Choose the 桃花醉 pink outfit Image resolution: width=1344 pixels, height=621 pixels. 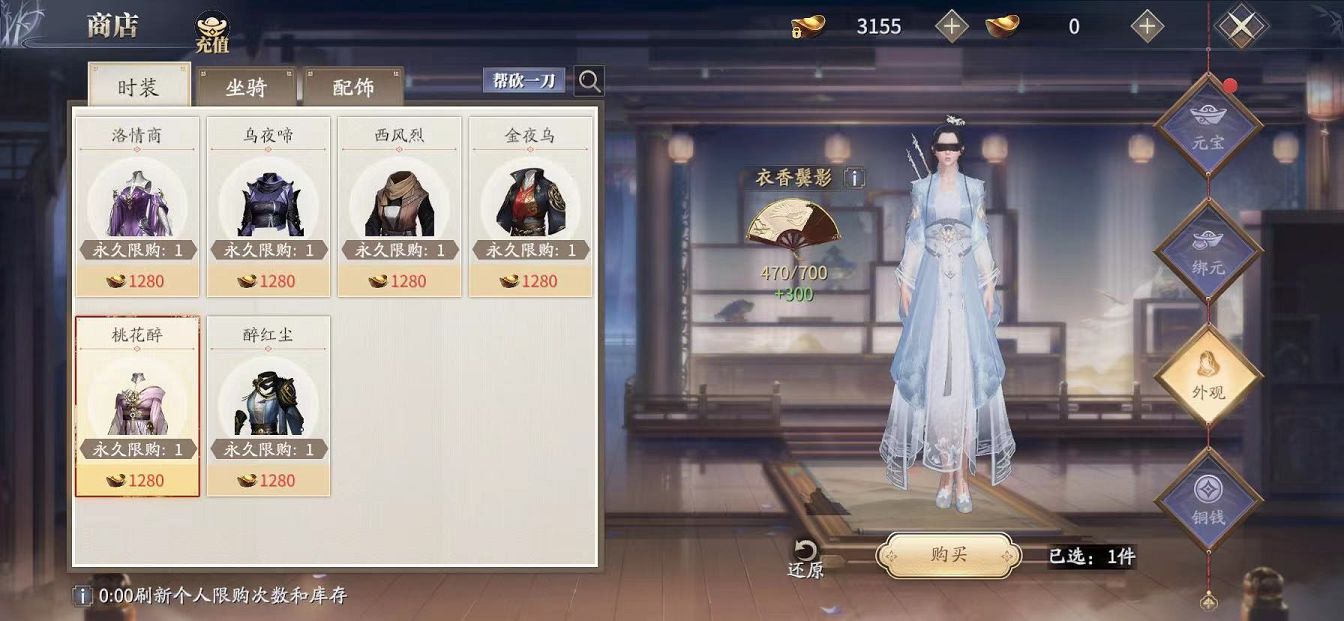pos(138,406)
